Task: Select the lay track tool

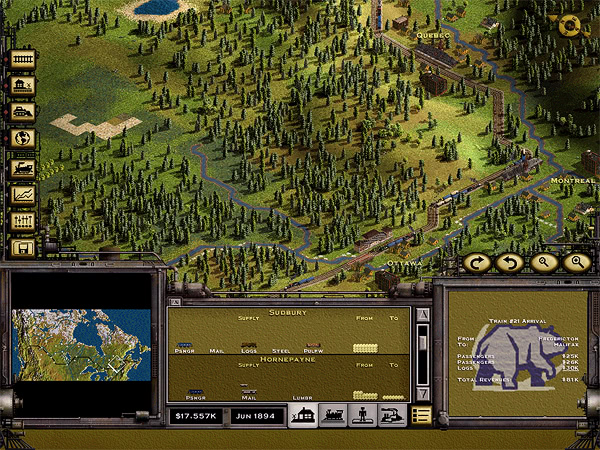Action: [x=22, y=61]
